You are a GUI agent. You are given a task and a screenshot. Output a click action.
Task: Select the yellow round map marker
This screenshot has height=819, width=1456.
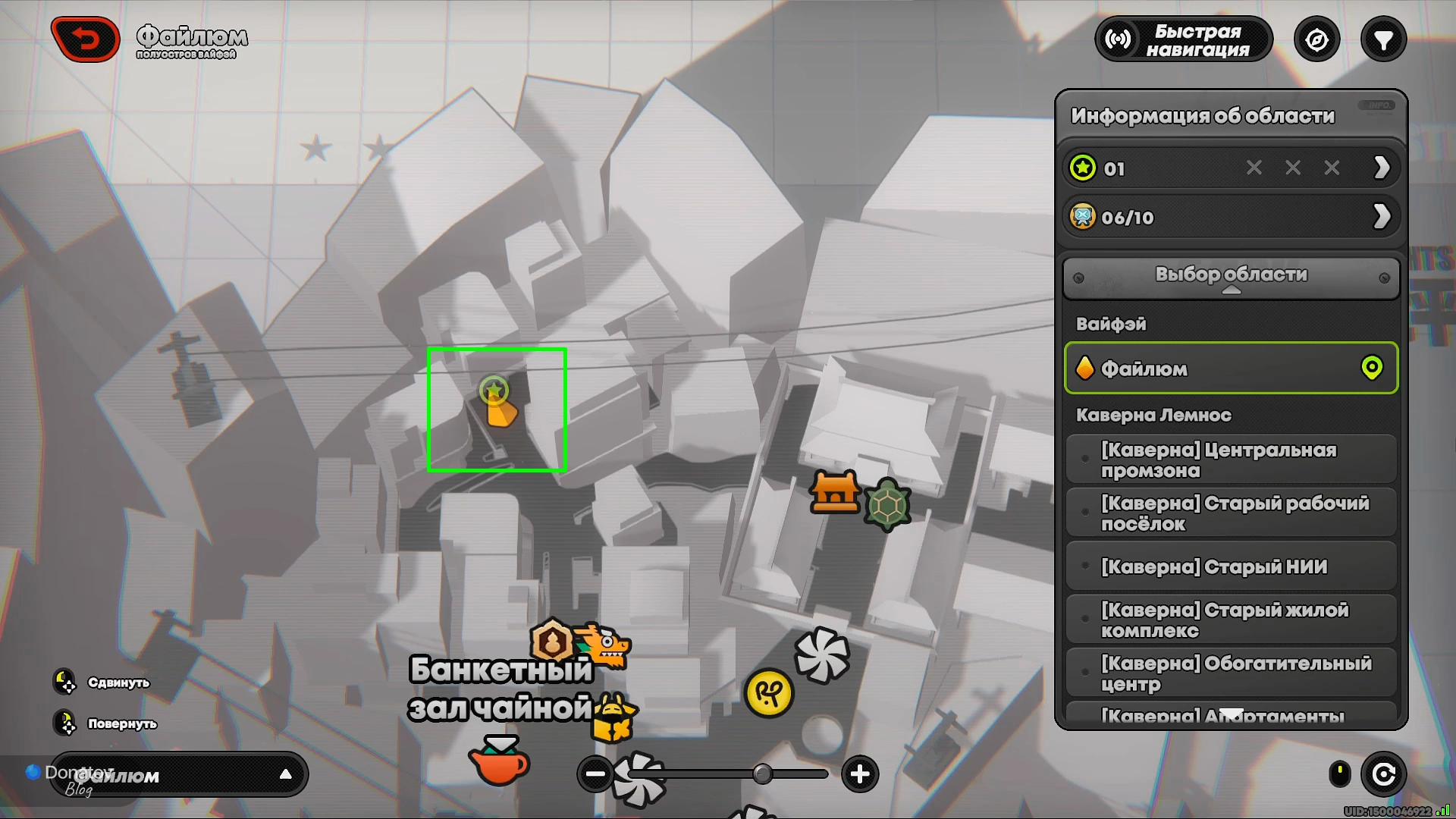769,692
